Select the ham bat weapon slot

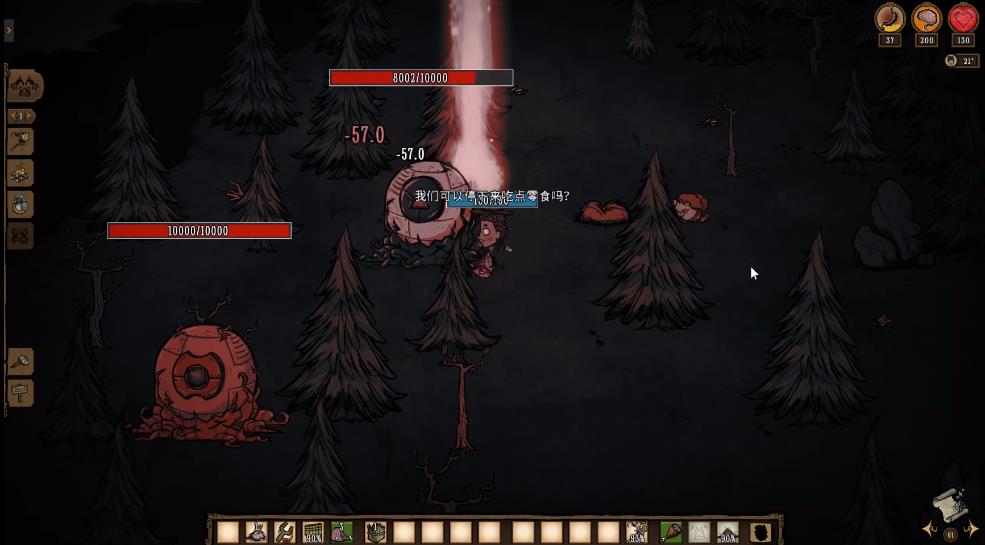coord(670,532)
